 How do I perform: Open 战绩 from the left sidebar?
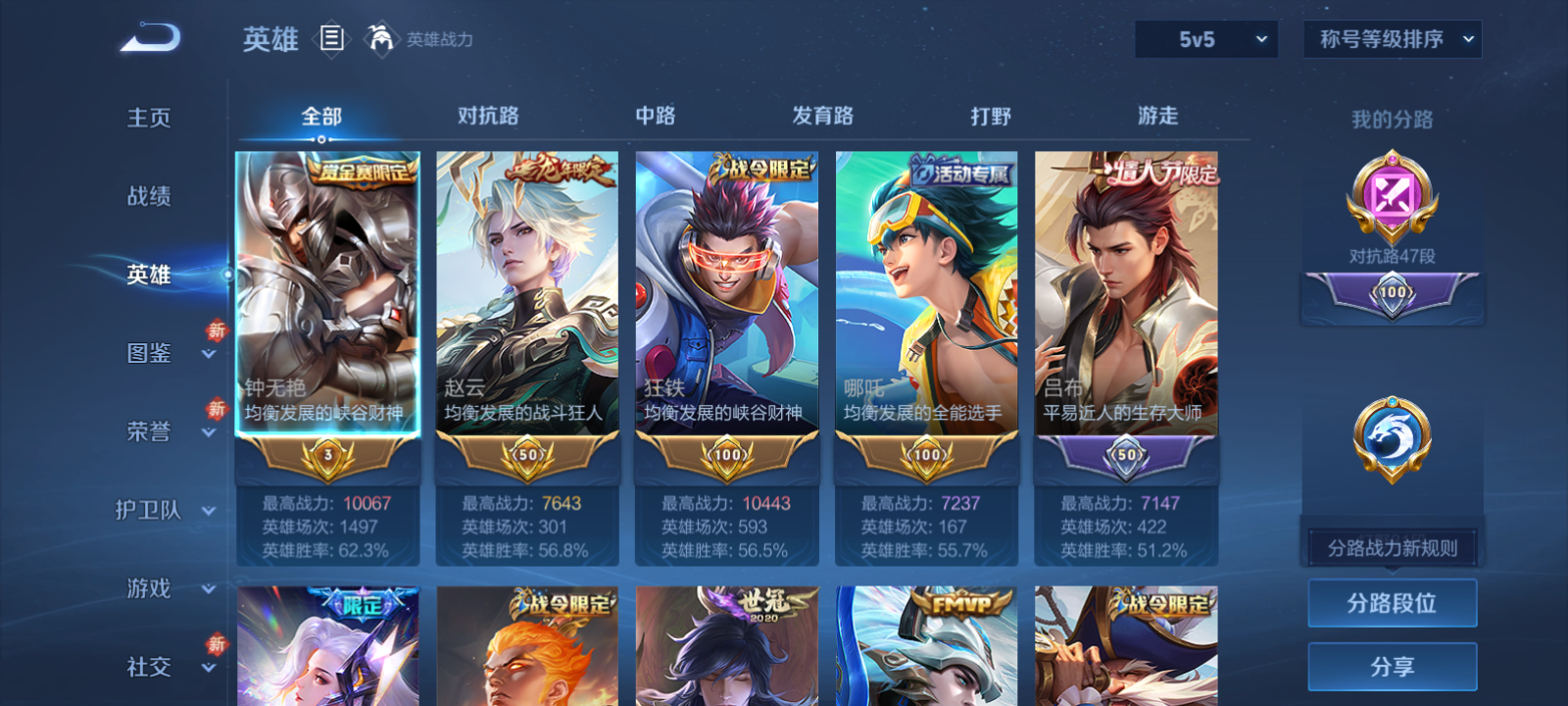(148, 197)
